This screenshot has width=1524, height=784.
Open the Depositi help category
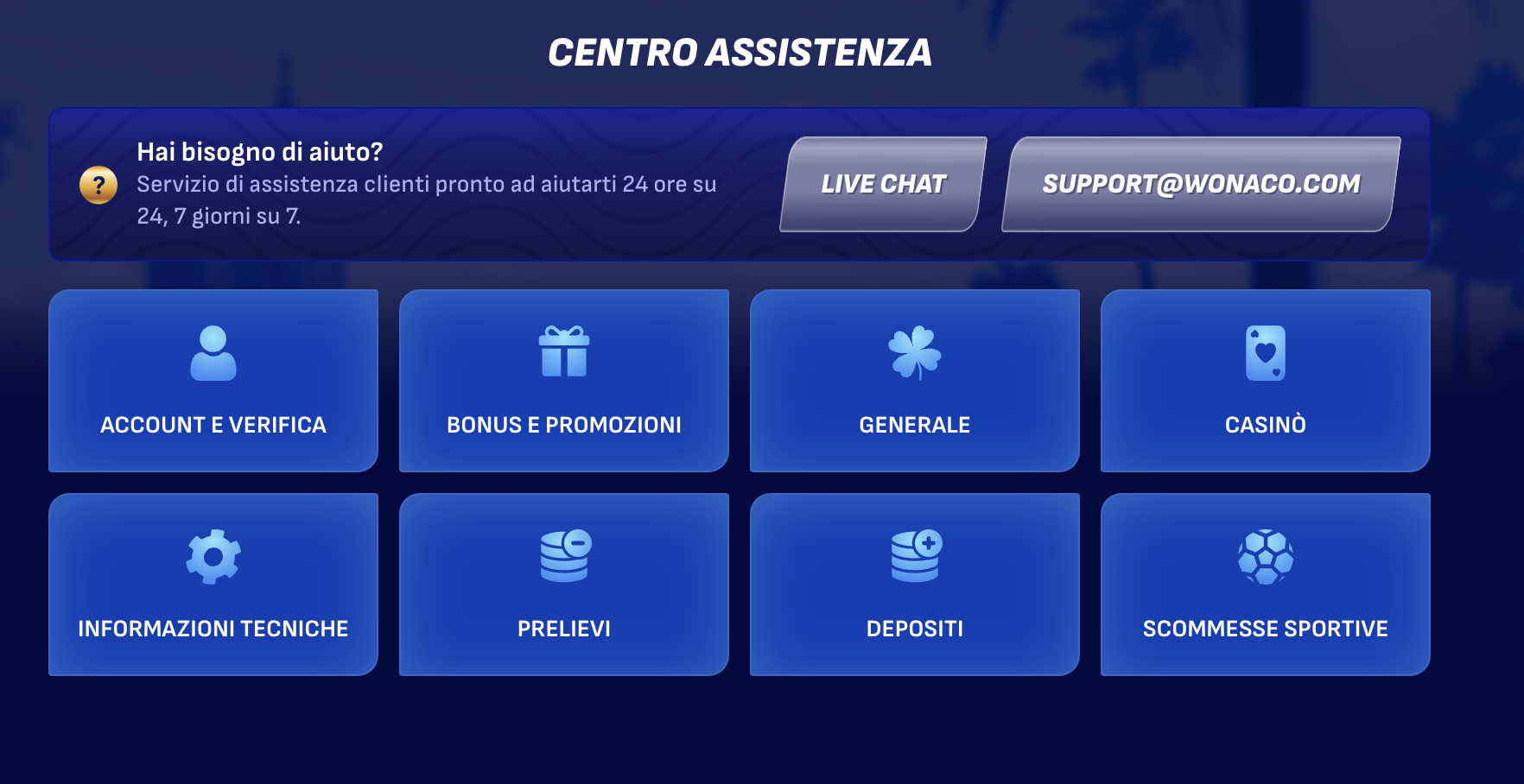915,585
